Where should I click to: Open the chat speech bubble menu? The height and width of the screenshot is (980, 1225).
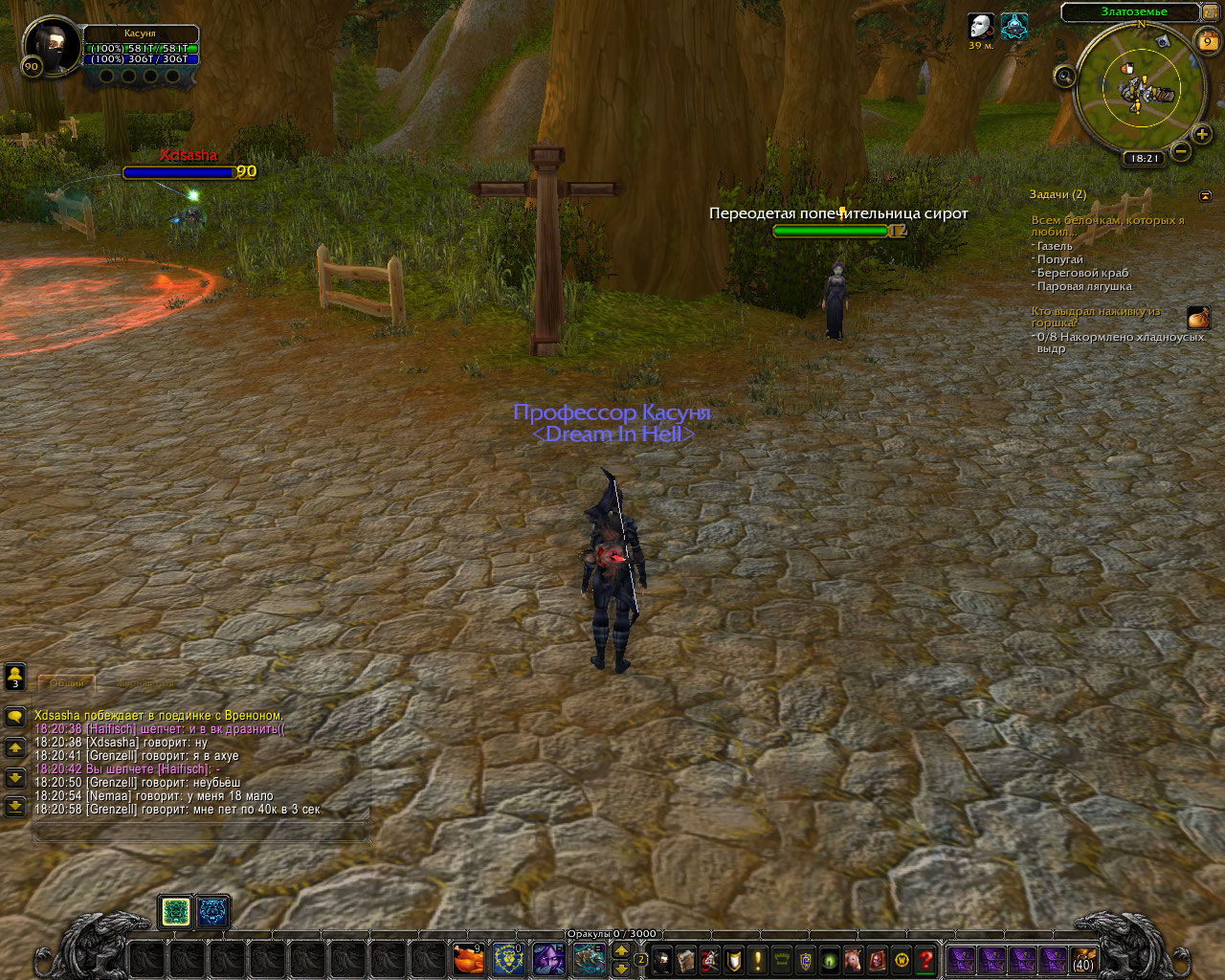click(15, 716)
